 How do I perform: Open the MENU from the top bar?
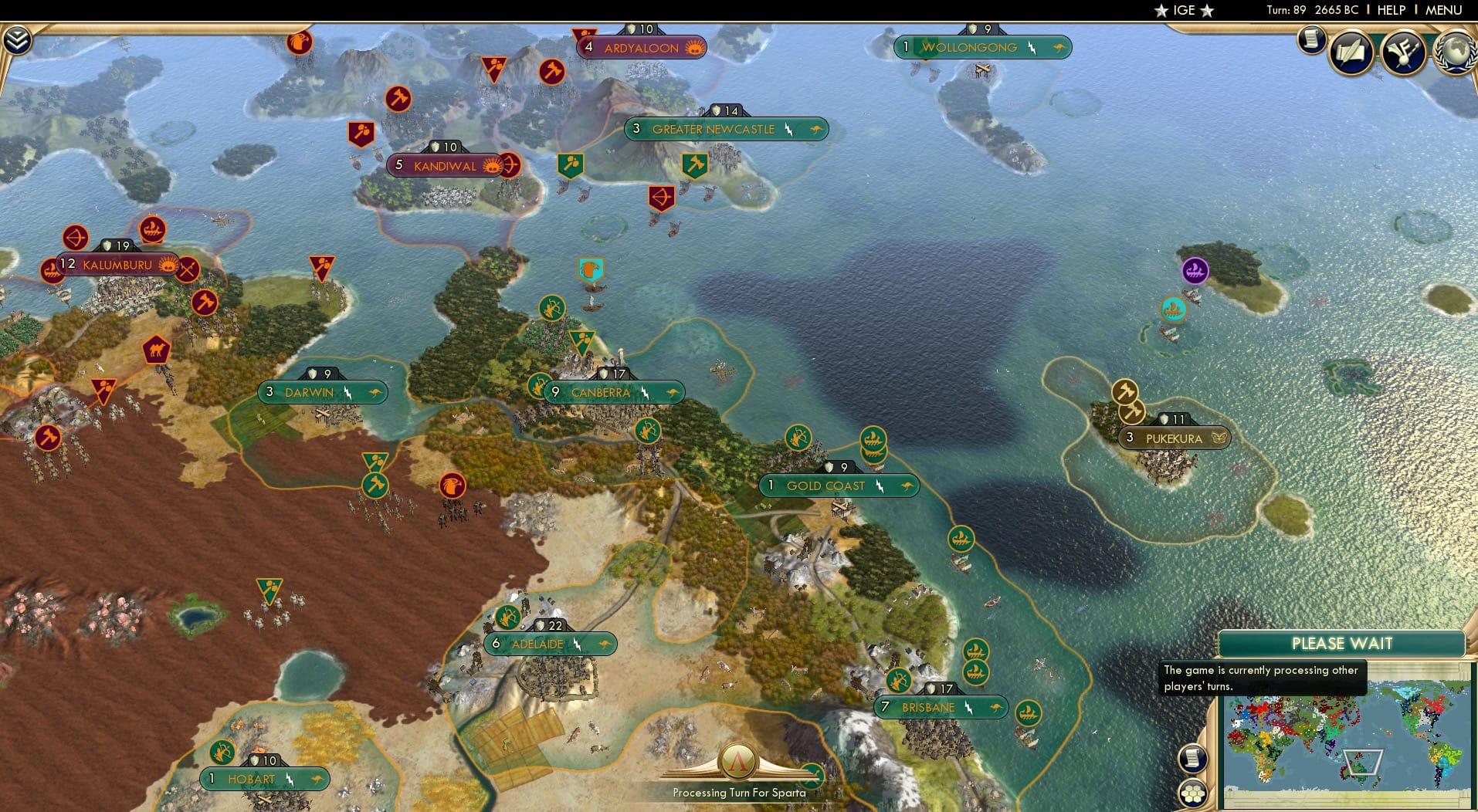pos(1445,10)
